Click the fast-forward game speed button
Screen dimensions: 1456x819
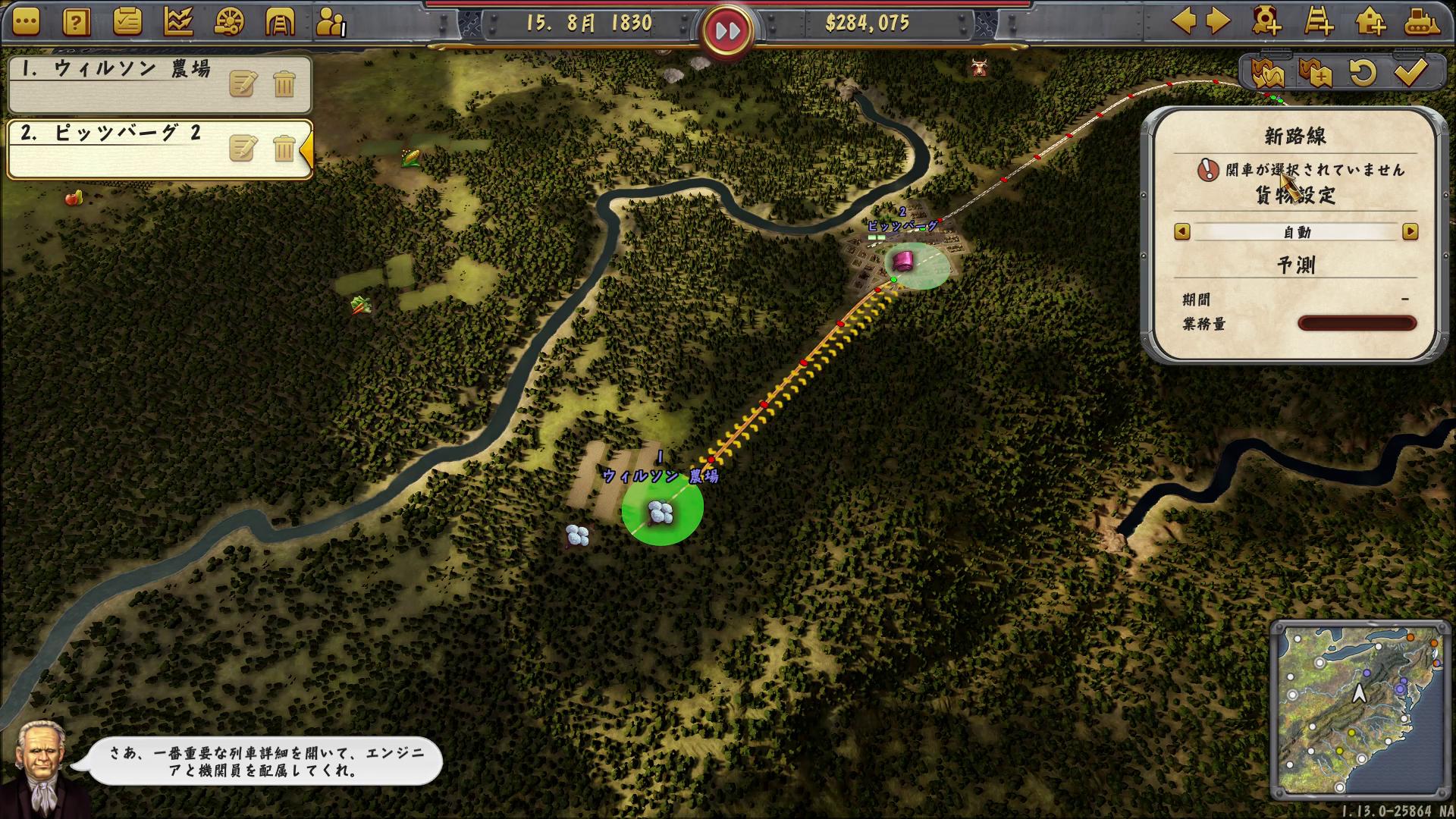tap(726, 31)
